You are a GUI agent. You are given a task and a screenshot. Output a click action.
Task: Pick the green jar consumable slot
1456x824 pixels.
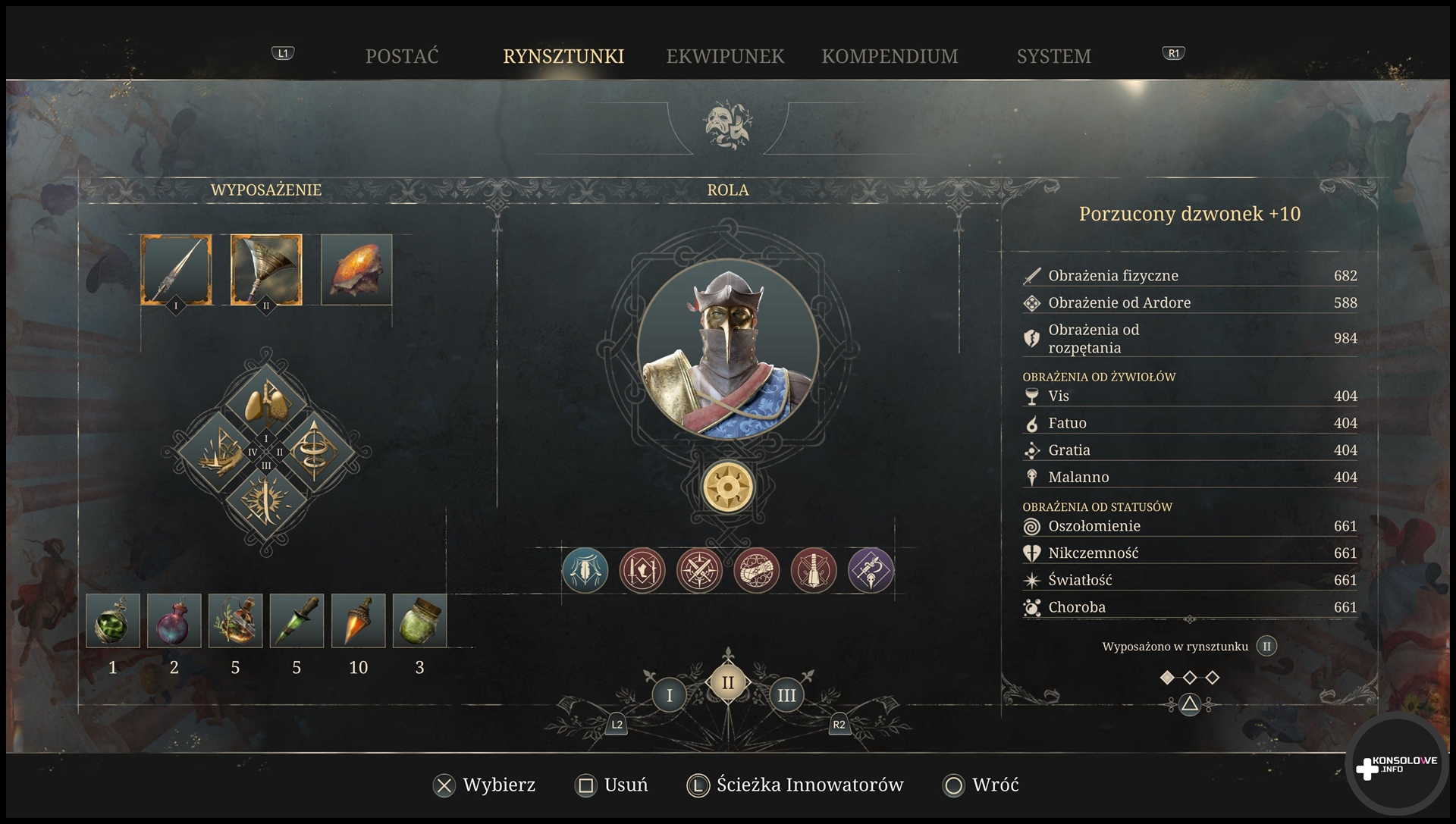coord(419,621)
